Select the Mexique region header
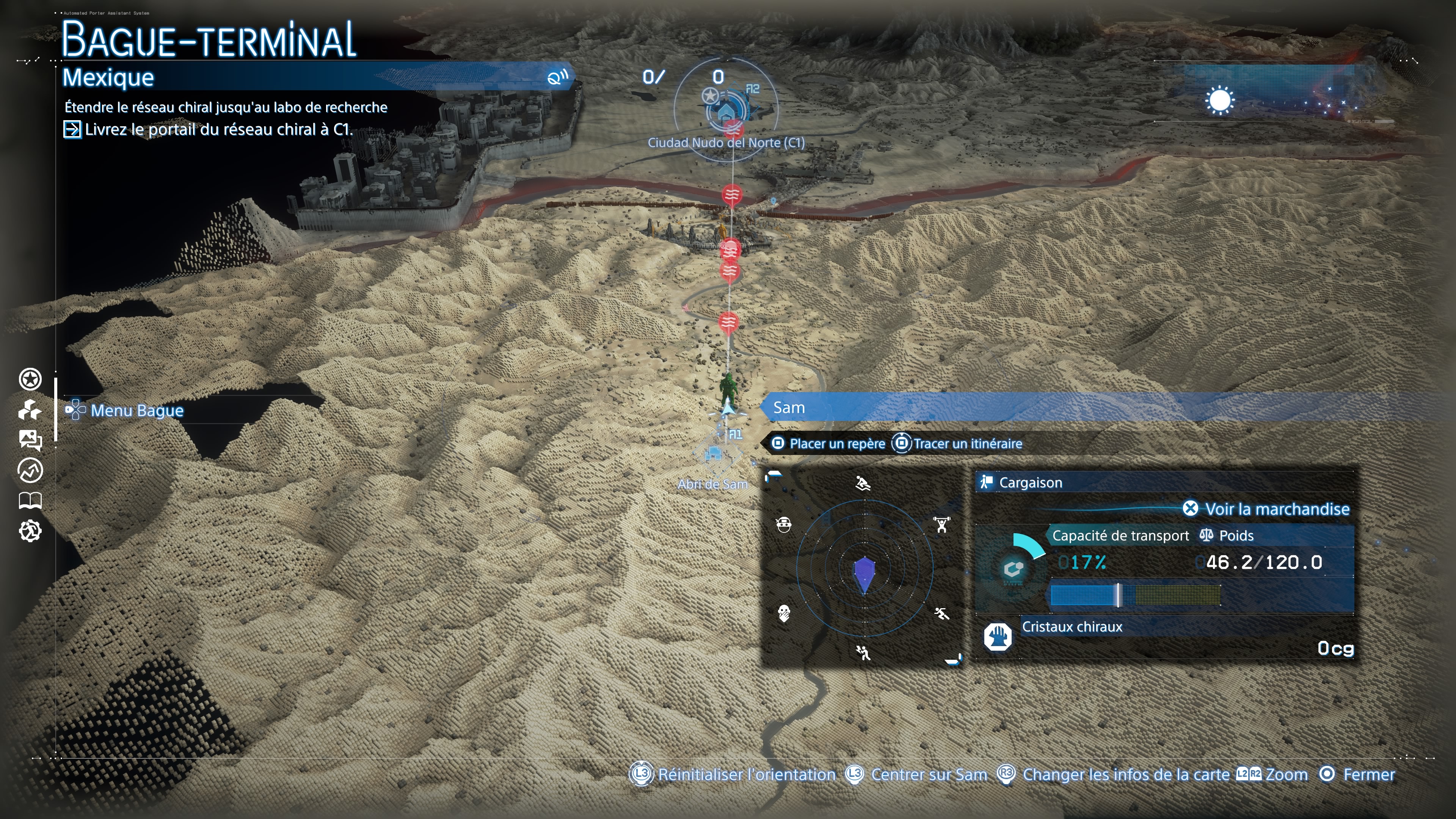Screen dimensions: 1456x819 108,77
